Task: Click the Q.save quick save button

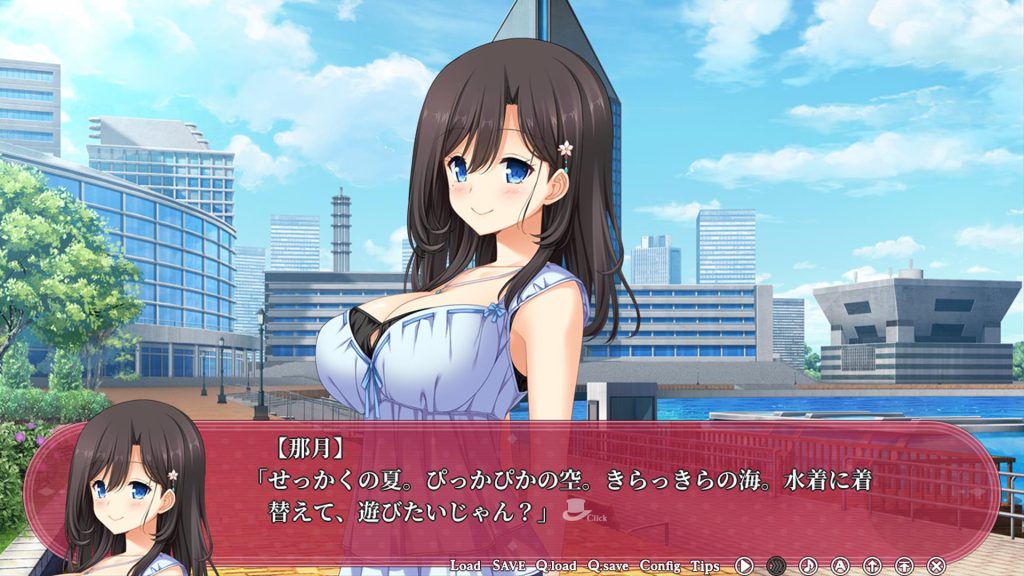Action: click(608, 566)
